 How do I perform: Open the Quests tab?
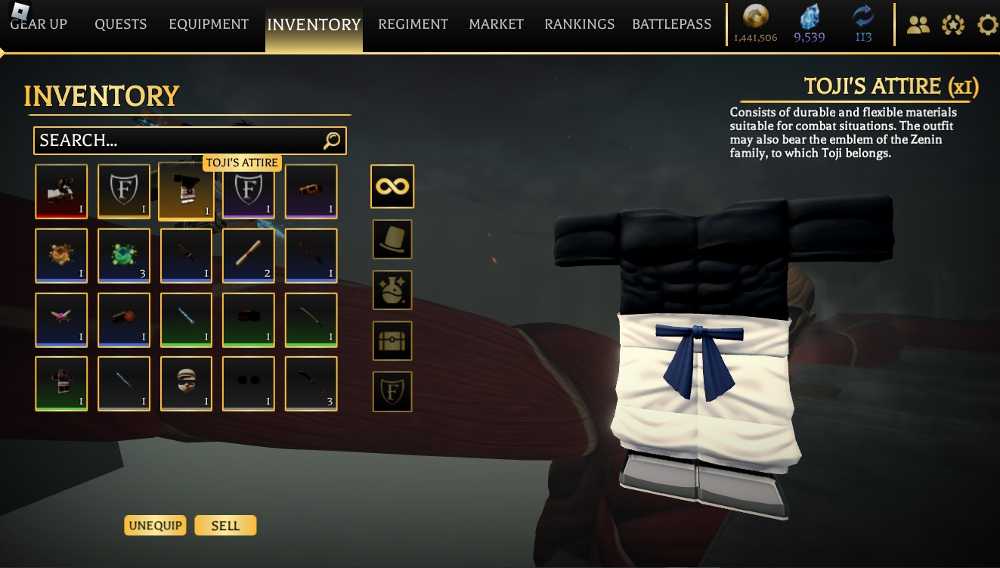click(x=120, y=24)
